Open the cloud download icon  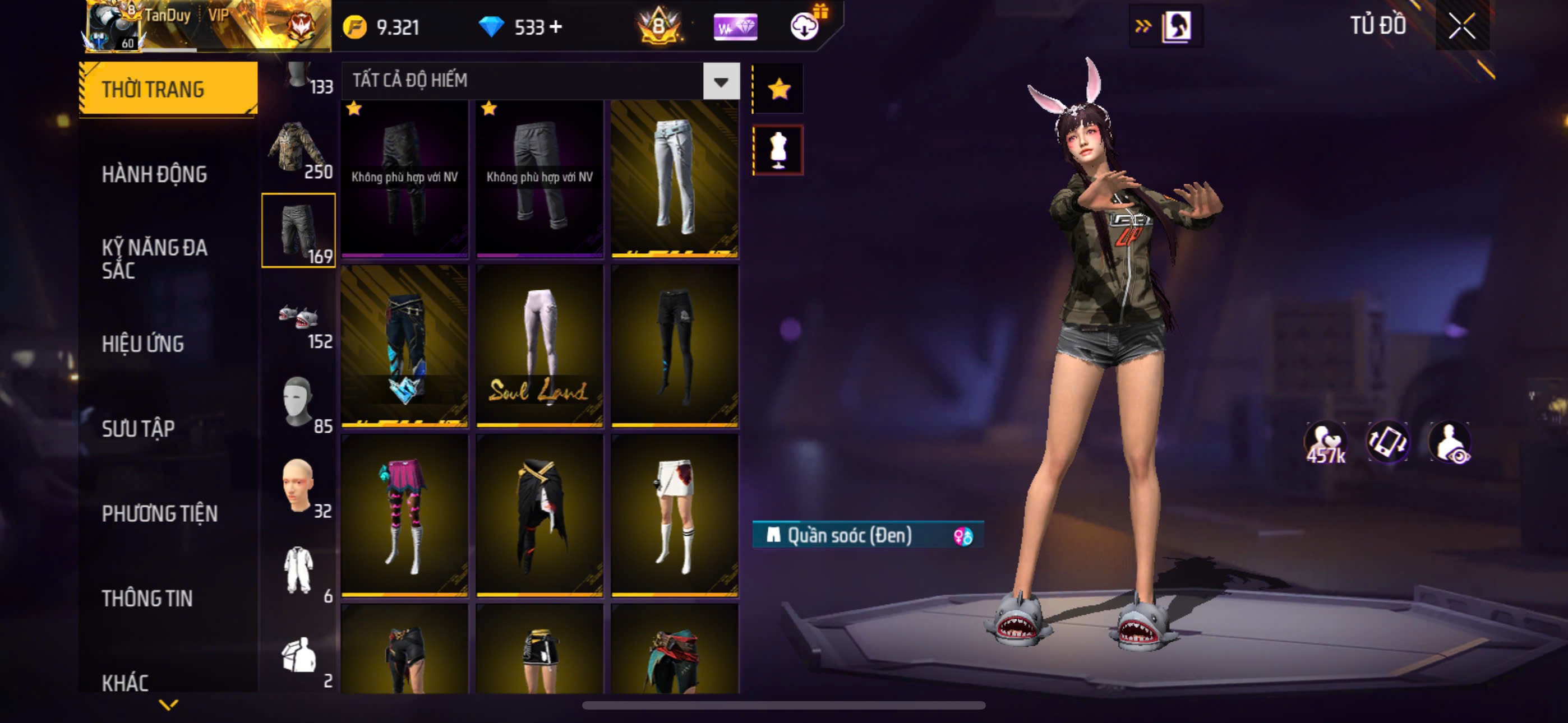[805, 27]
